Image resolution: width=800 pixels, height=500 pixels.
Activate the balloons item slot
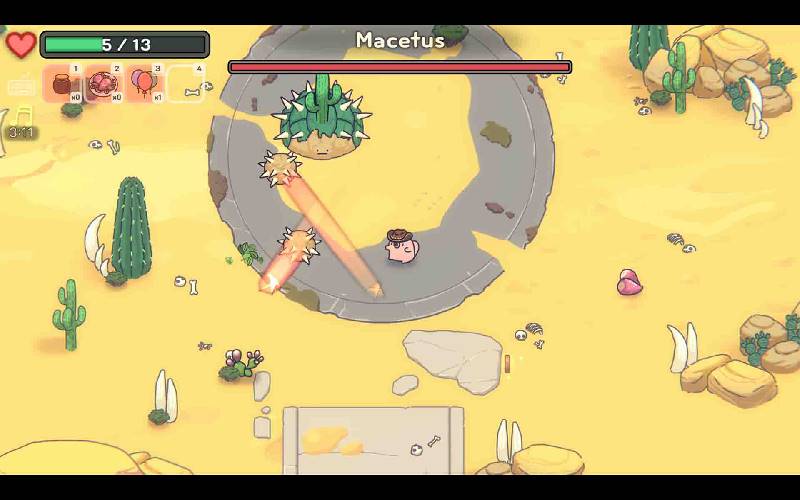click(x=144, y=84)
